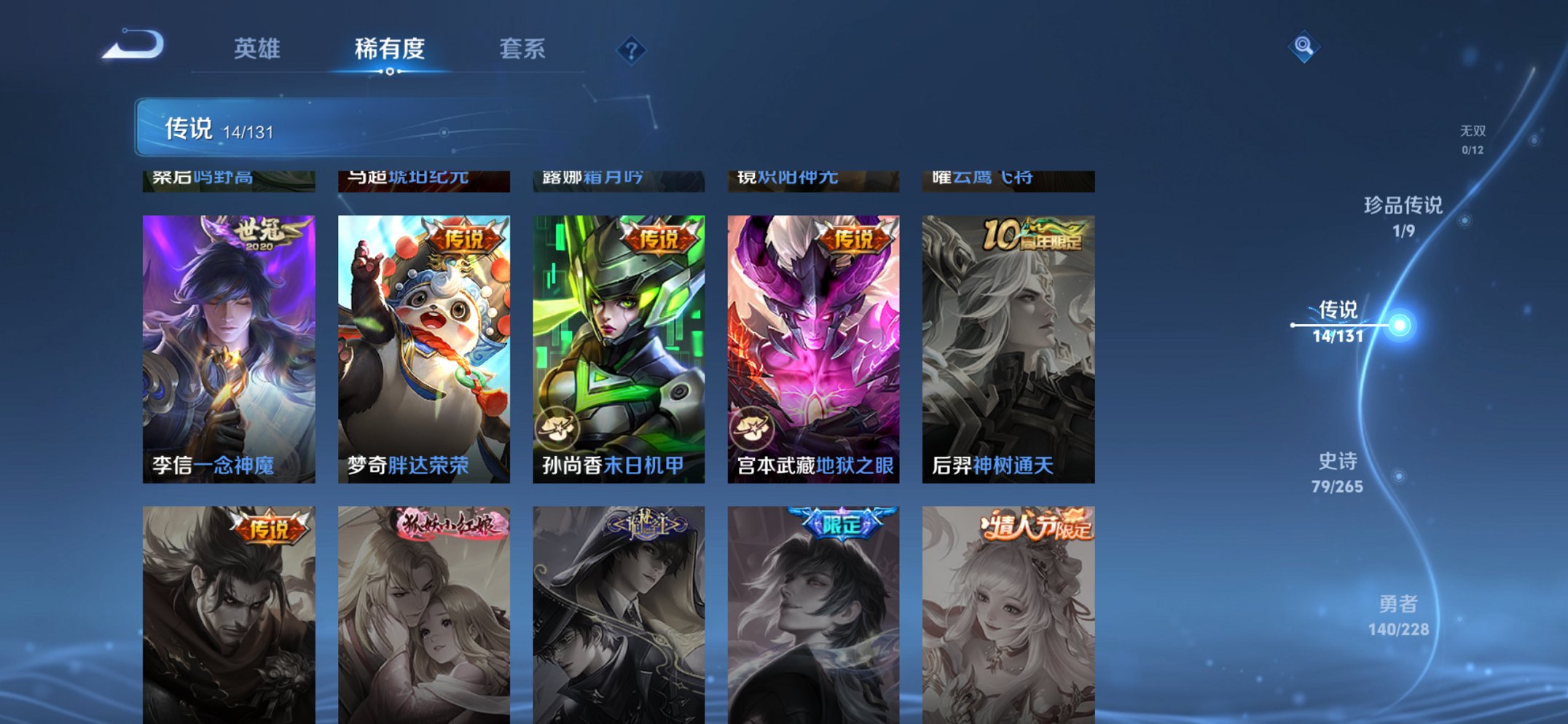
Task: Switch to the 套系 tab
Action: (x=523, y=50)
